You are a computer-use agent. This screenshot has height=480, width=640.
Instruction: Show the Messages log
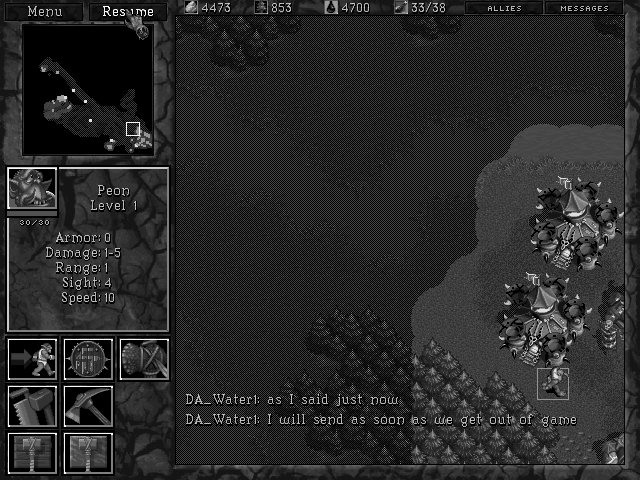tap(585, 8)
